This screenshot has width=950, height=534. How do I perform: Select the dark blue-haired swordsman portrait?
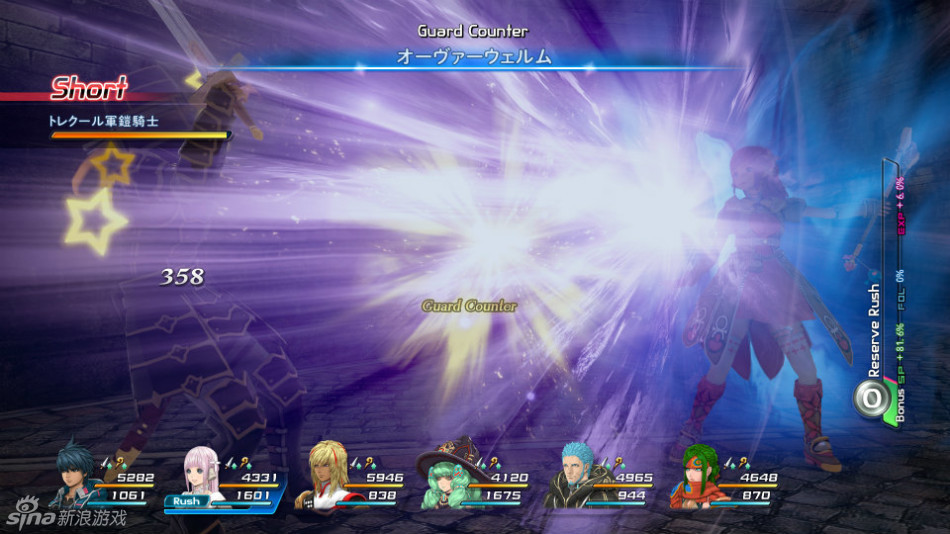coord(77,475)
